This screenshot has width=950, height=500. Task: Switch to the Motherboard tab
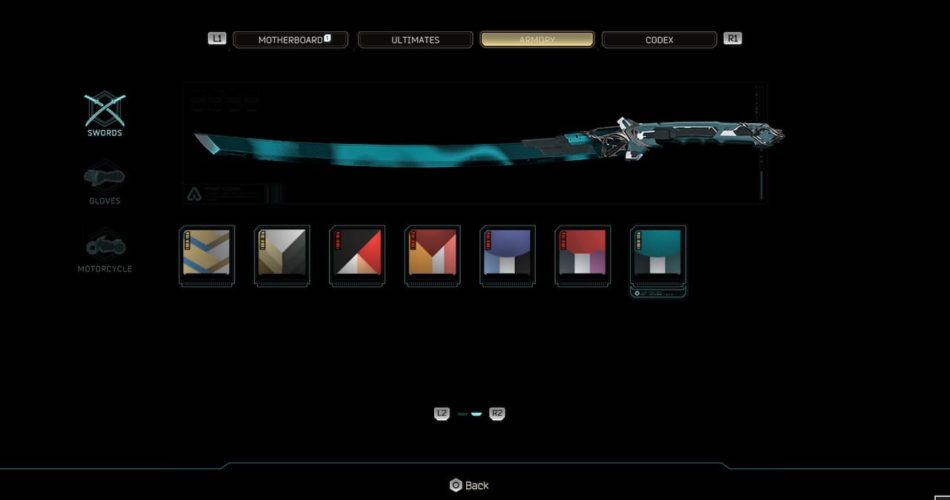tap(290, 40)
